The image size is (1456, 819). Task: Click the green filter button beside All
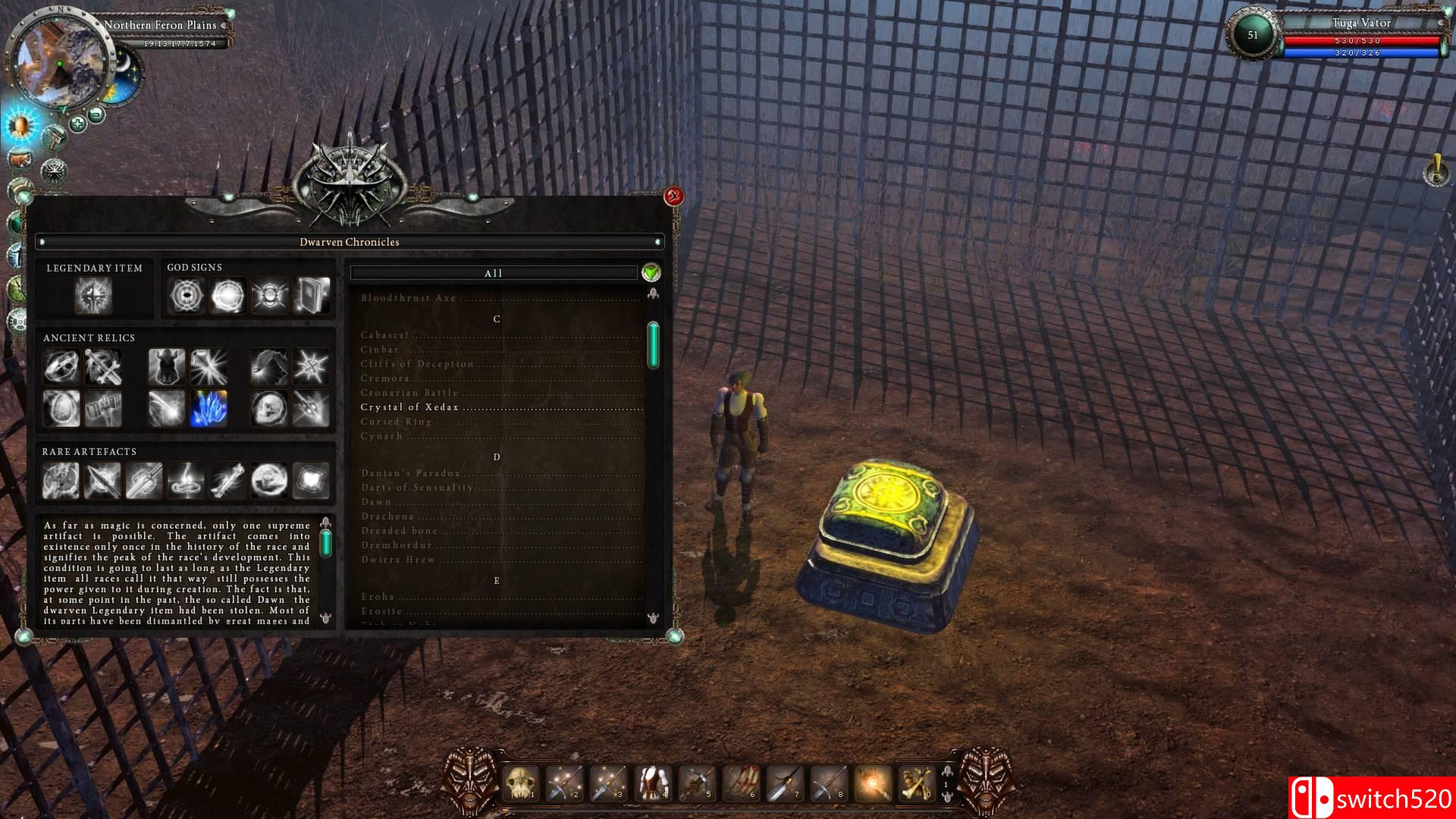tap(651, 273)
